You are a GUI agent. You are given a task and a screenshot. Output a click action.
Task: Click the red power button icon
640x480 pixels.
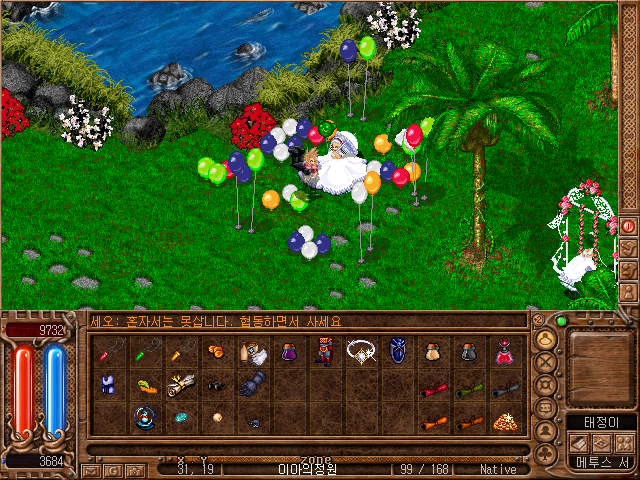tap(629, 226)
